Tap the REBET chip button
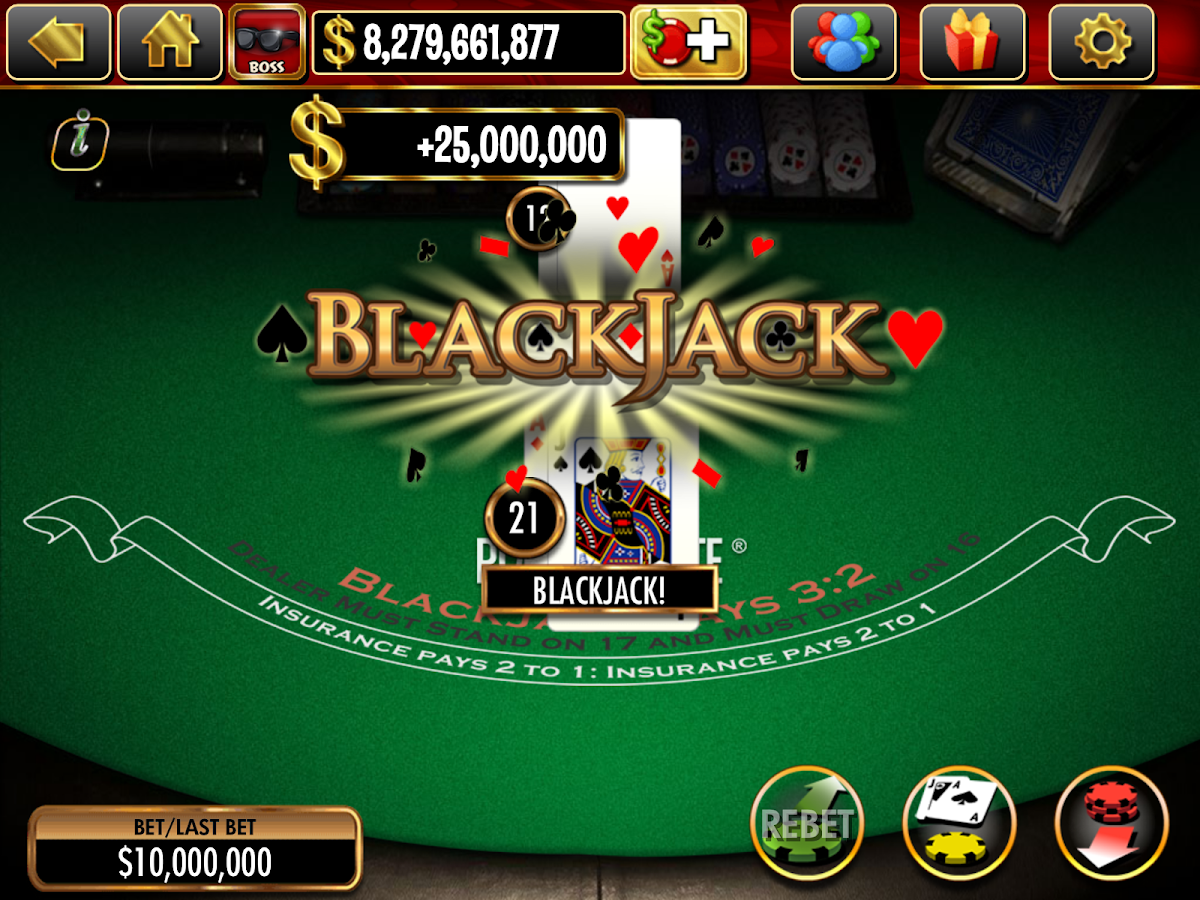1200x900 pixels. 806,822
